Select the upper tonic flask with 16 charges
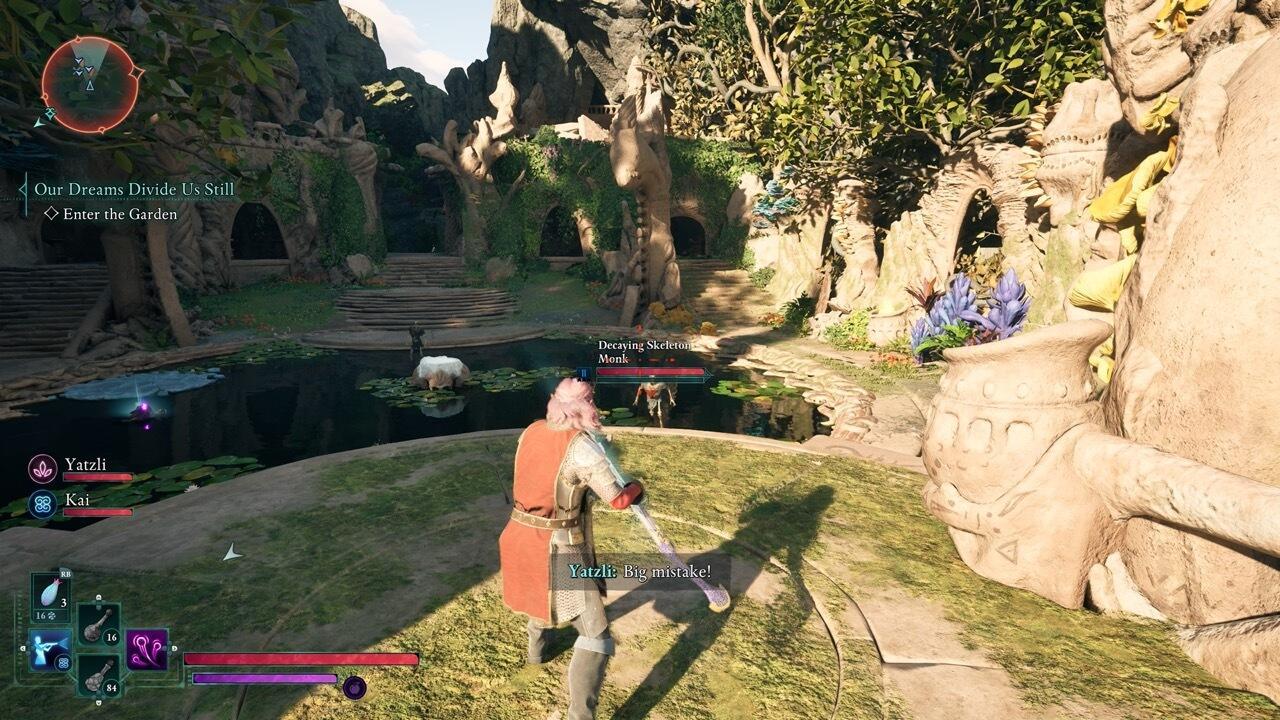Screen dimensions: 1280x720 click(x=97, y=625)
